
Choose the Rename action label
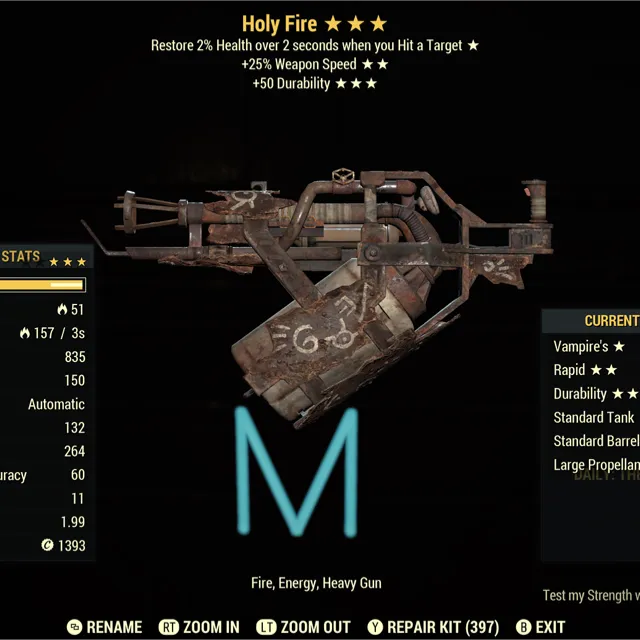[114, 627]
